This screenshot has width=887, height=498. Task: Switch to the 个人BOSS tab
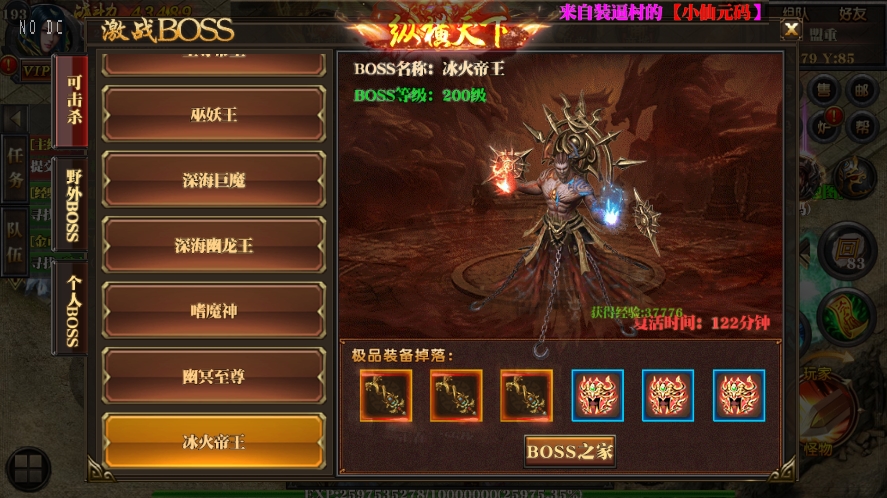(x=72, y=308)
